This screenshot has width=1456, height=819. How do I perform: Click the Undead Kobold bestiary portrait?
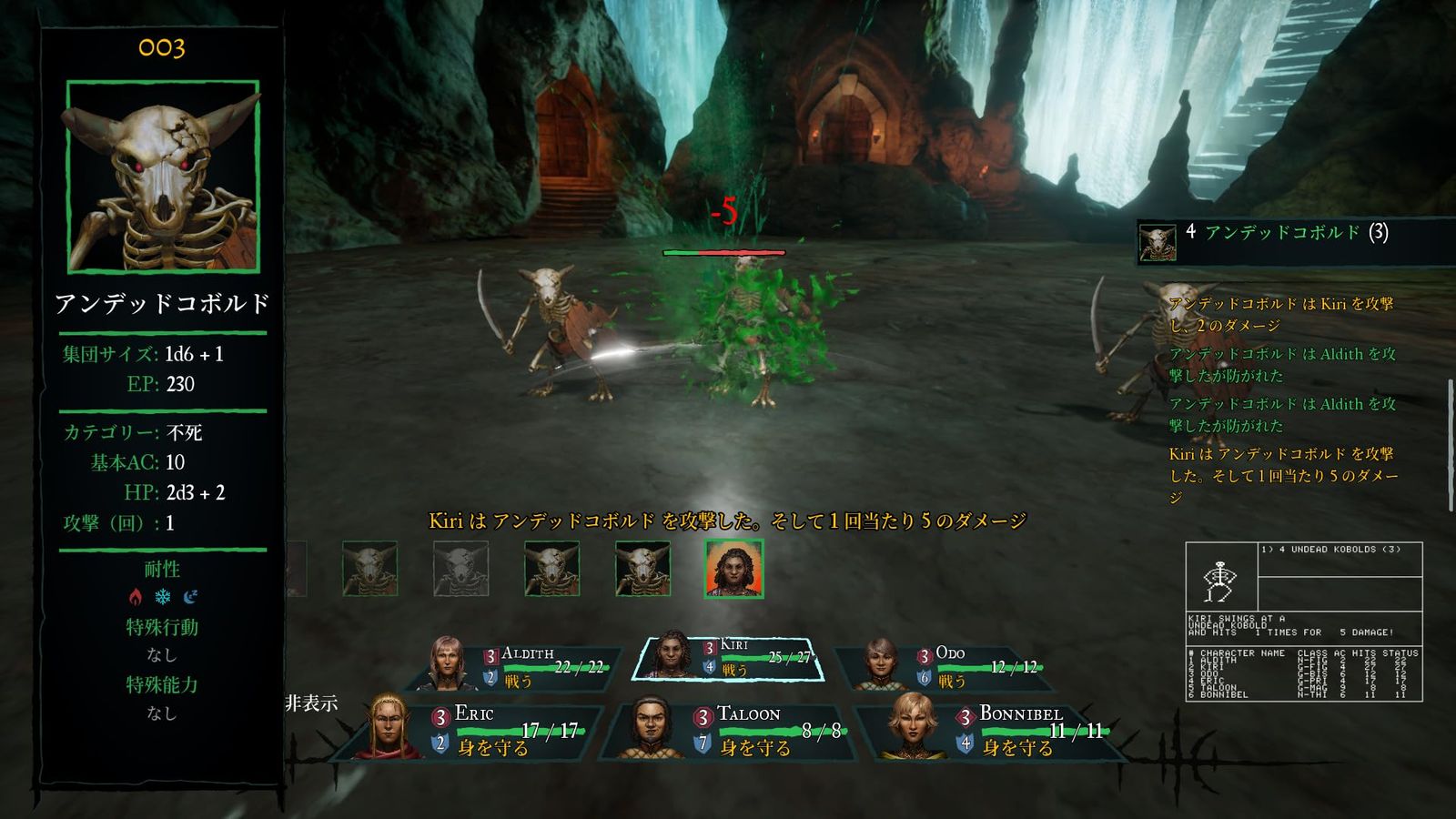point(163,177)
